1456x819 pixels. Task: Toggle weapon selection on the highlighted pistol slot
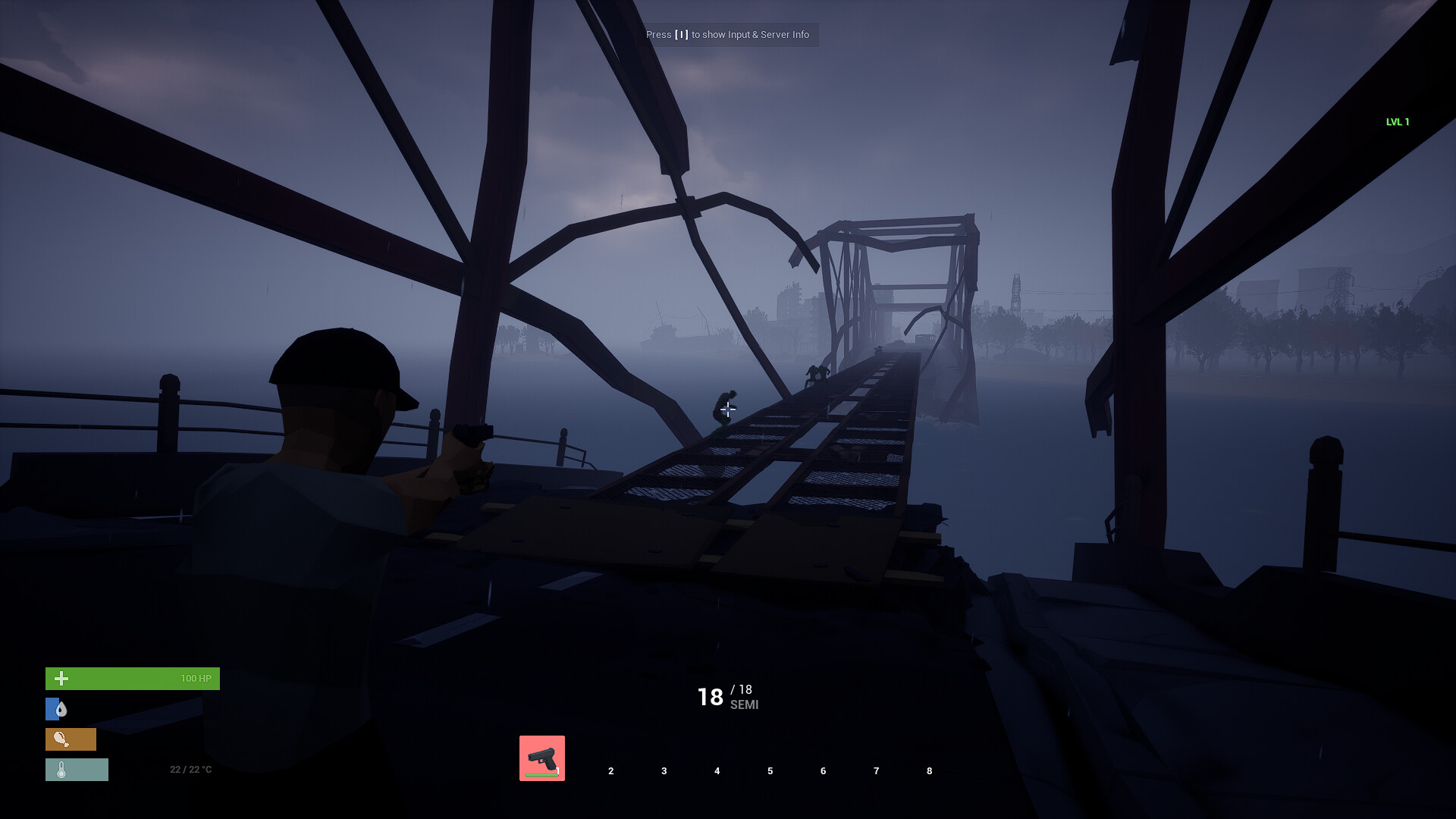pyautogui.click(x=541, y=757)
